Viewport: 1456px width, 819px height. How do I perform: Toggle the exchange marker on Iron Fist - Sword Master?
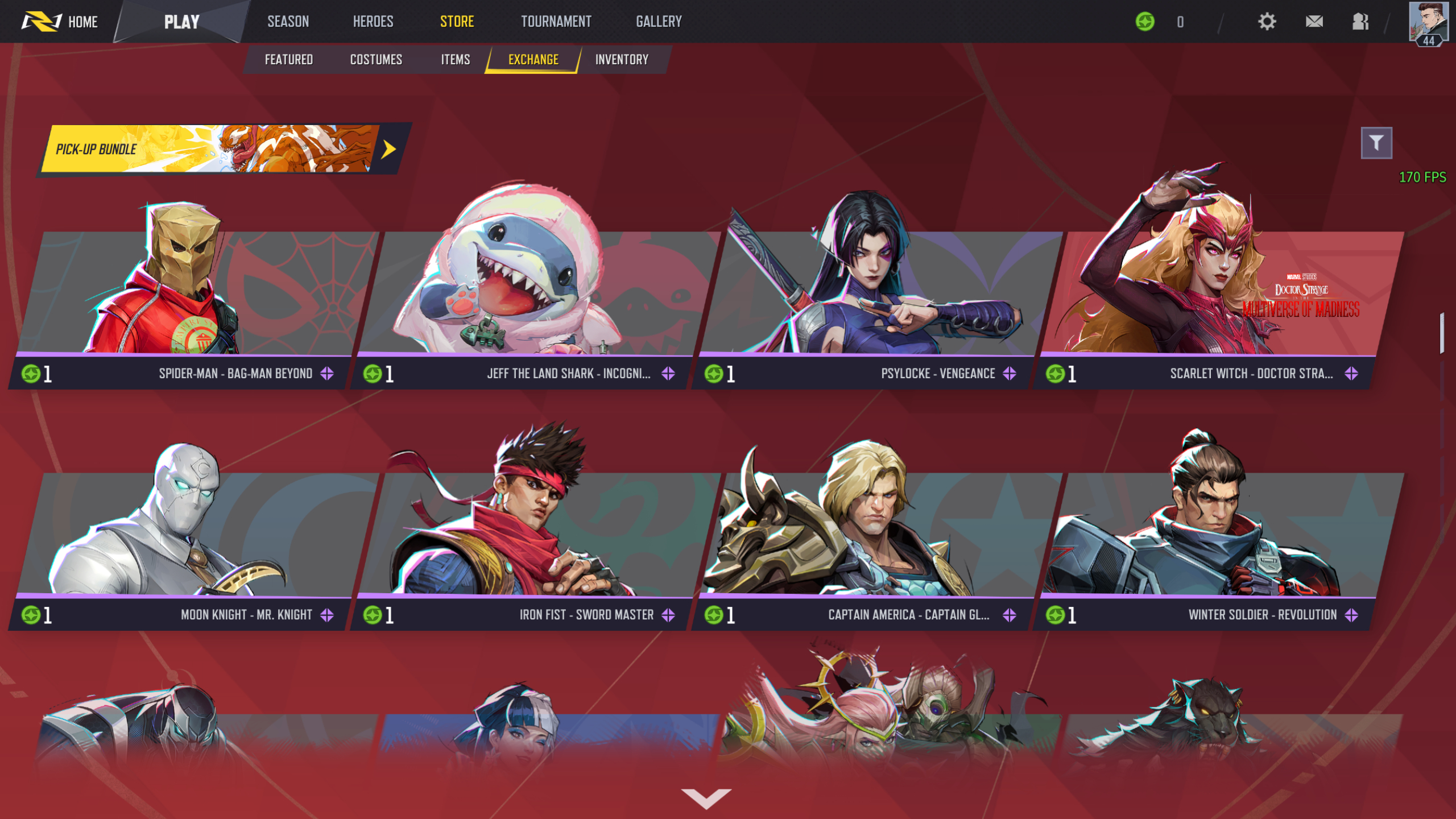[669, 615]
